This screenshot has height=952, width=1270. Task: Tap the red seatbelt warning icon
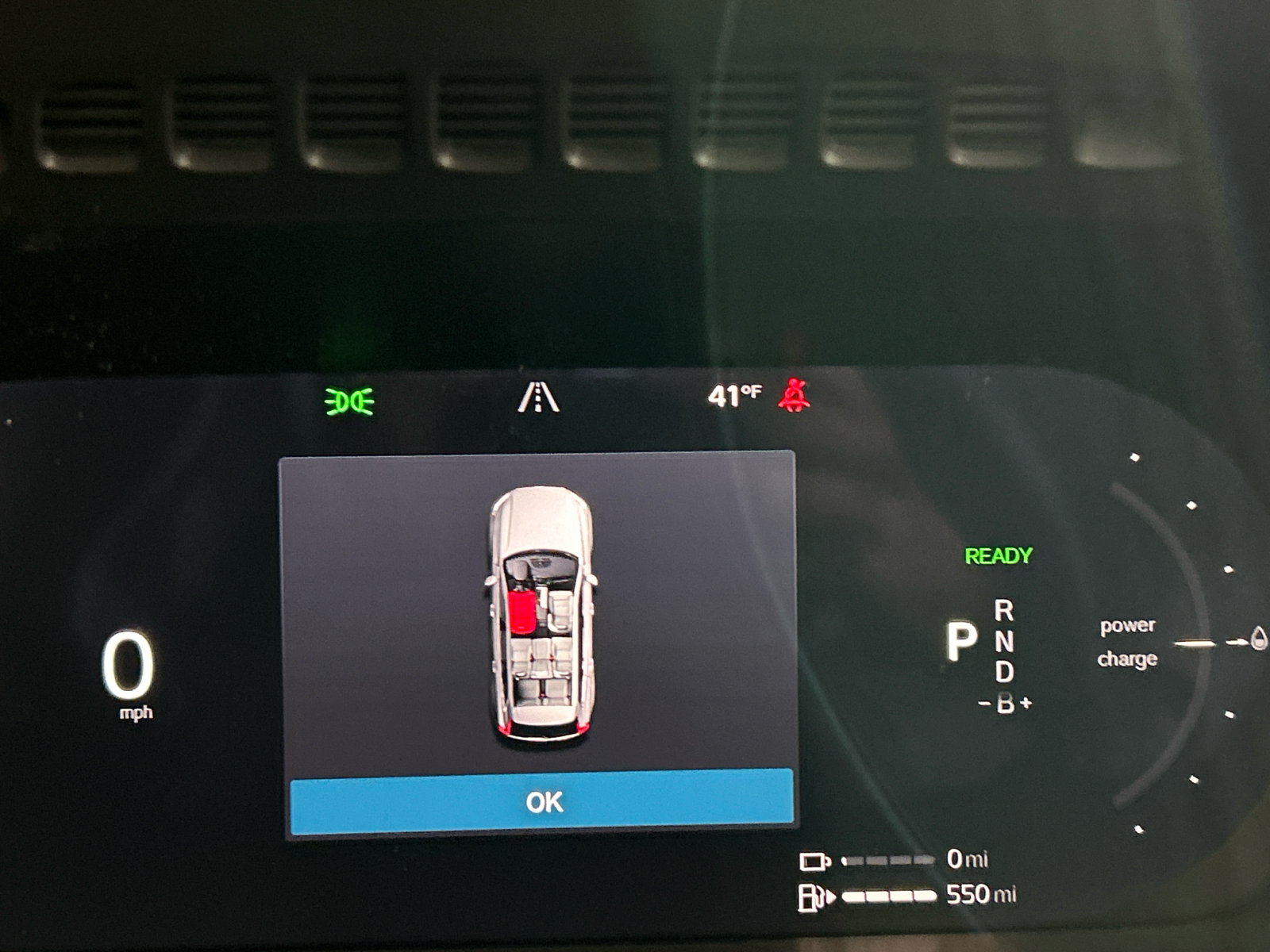click(x=794, y=394)
